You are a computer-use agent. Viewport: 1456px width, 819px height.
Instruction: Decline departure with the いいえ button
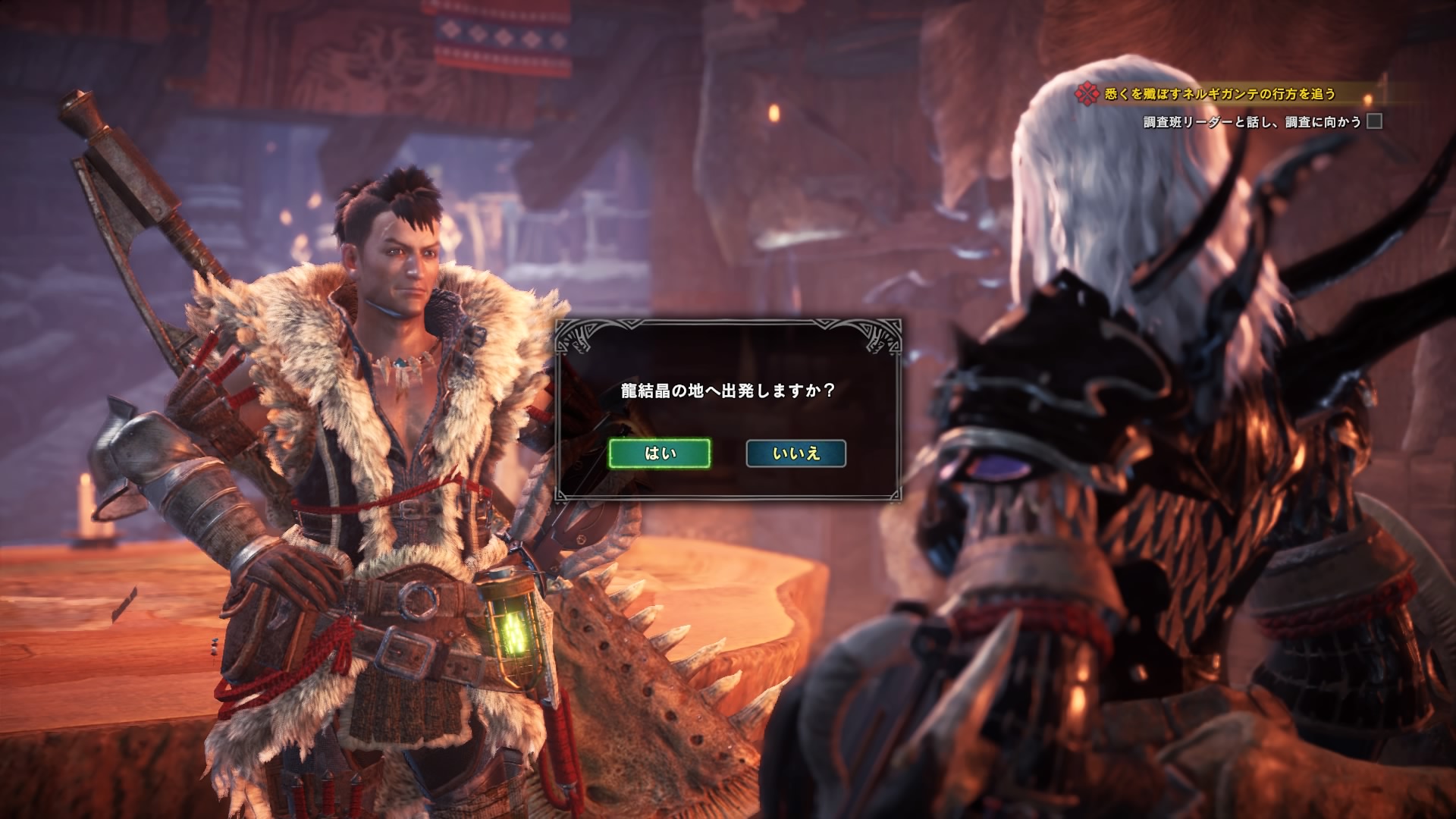click(796, 453)
